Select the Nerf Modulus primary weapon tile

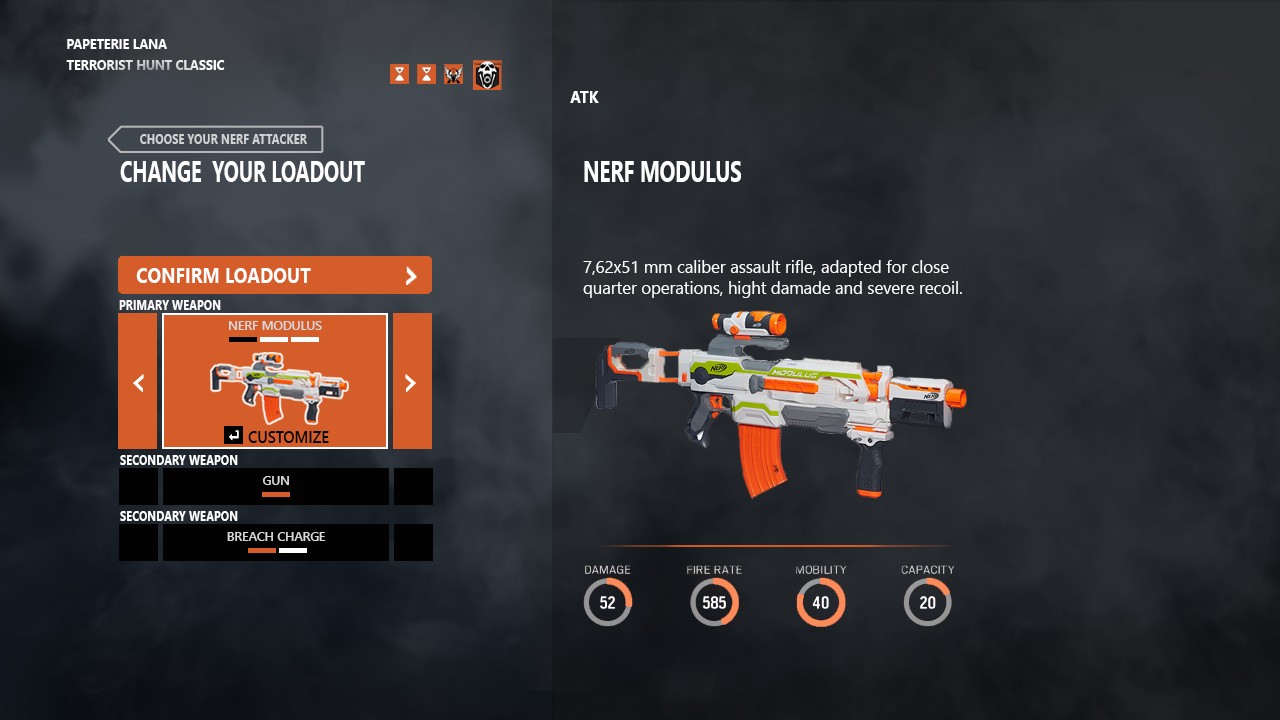pyautogui.click(x=275, y=381)
